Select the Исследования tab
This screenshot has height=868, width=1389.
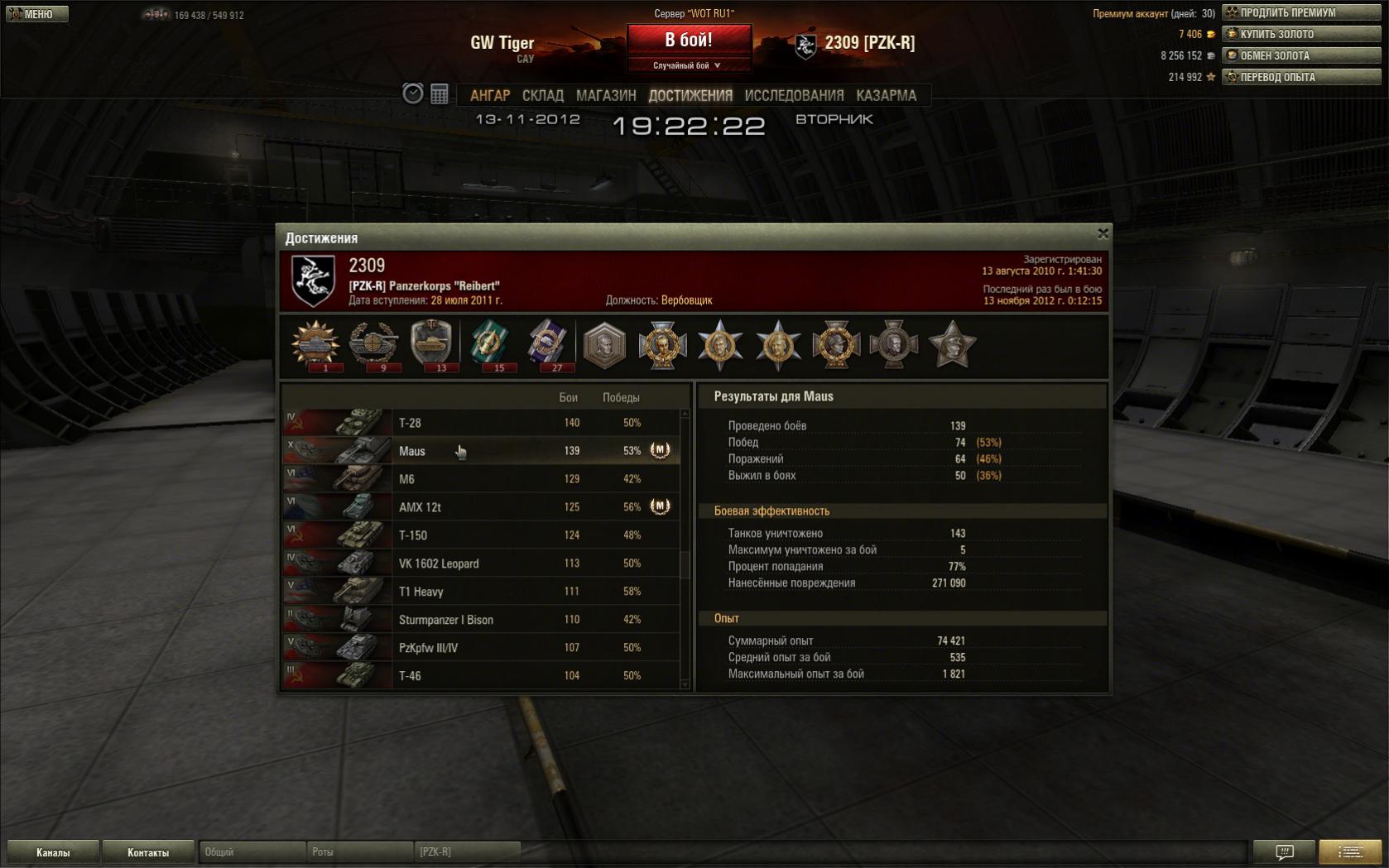pyautogui.click(x=794, y=96)
